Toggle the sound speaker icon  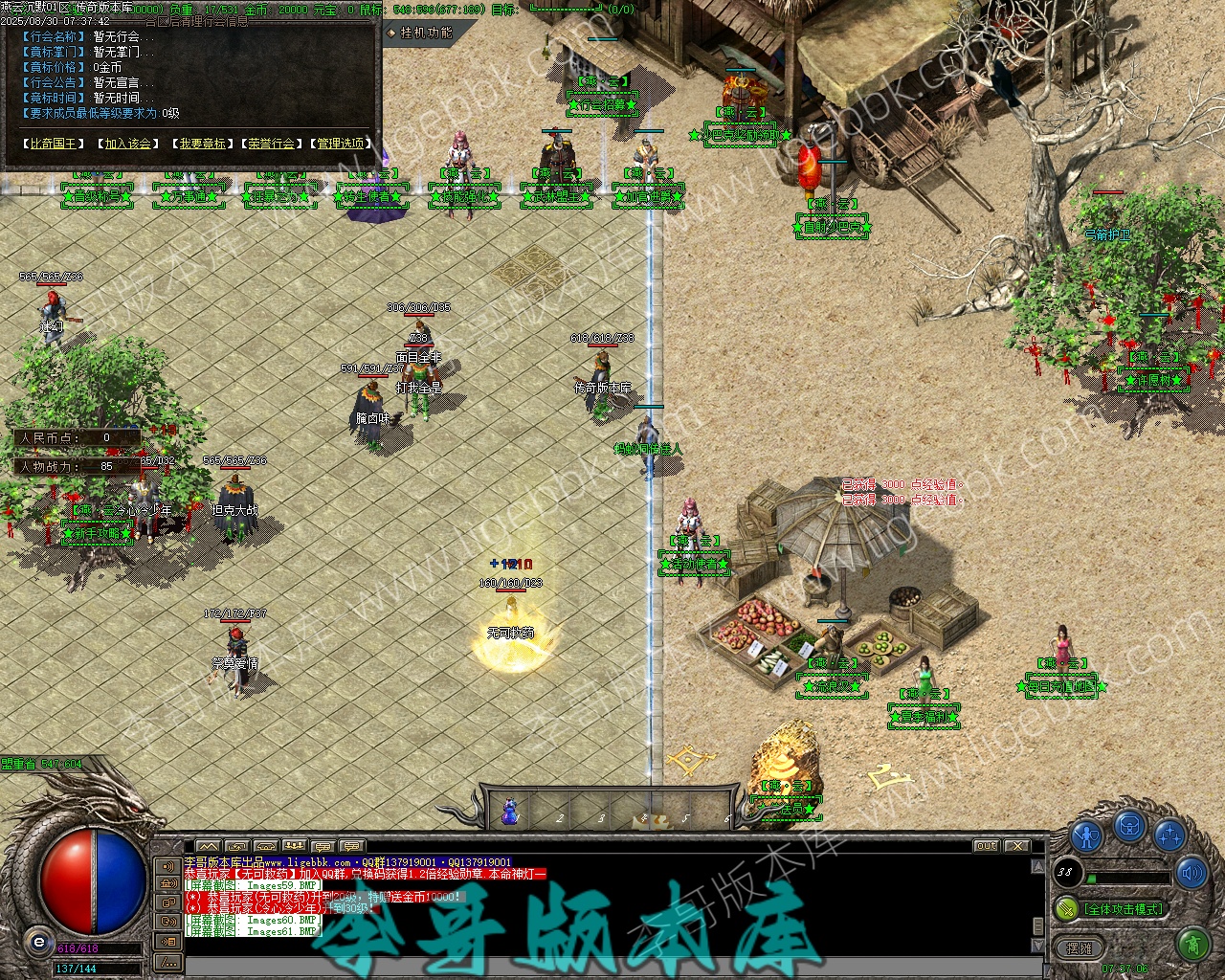coord(1192,873)
